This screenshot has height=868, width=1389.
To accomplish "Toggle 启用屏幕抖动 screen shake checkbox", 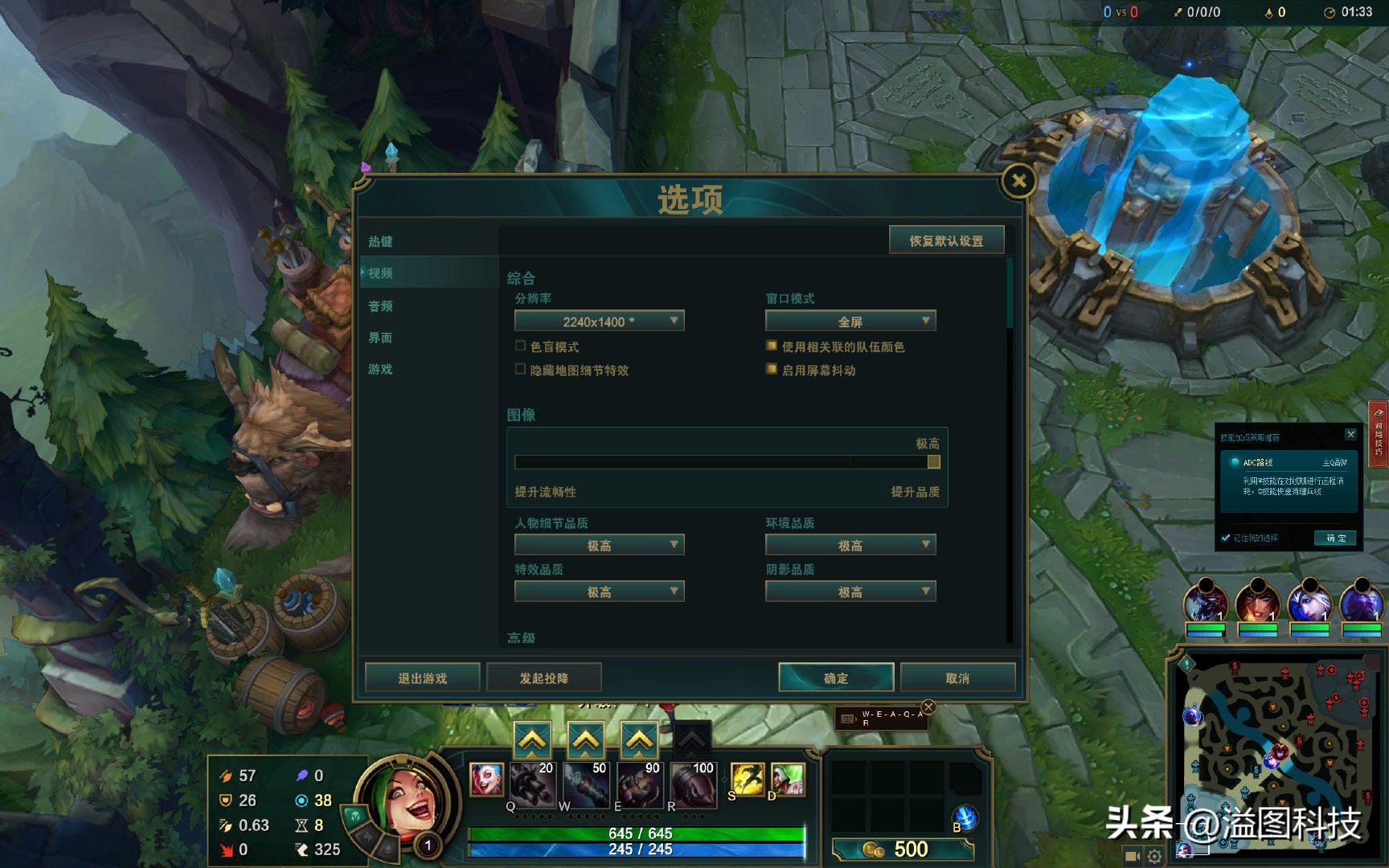I will [x=772, y=370].
